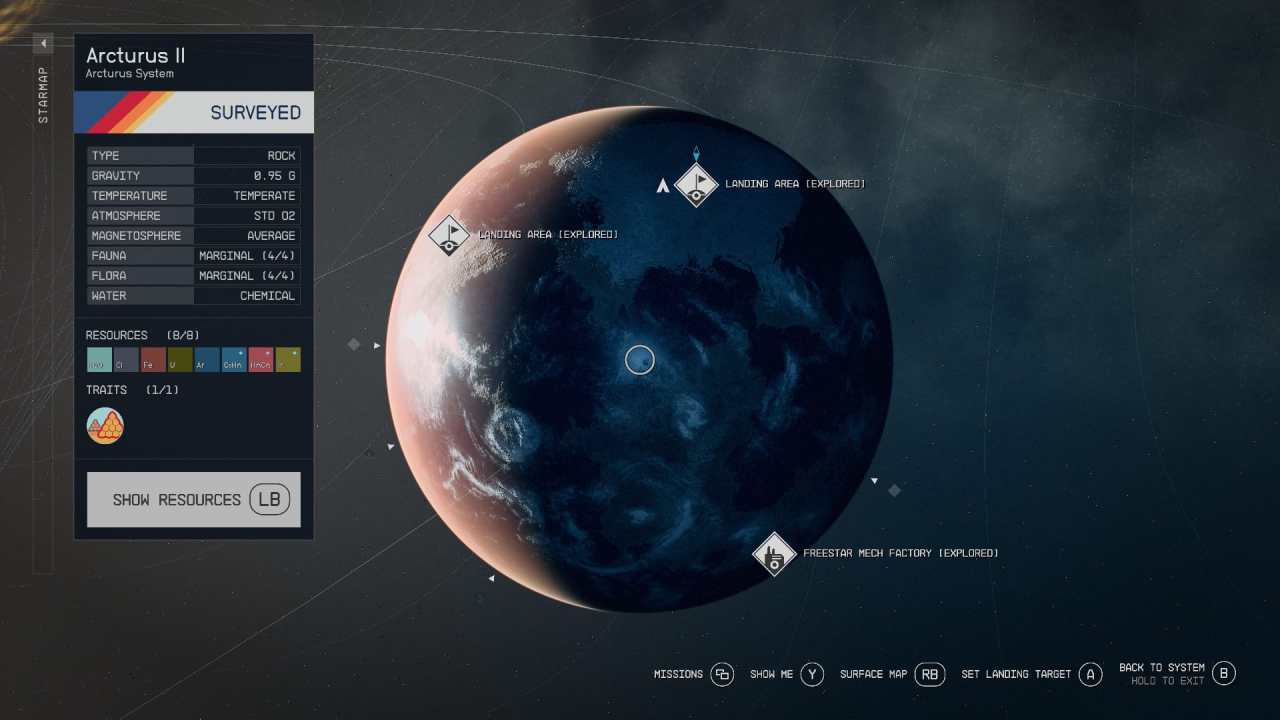
Task: Expand the Traits section showing 1/1
Action: point(107,390)
